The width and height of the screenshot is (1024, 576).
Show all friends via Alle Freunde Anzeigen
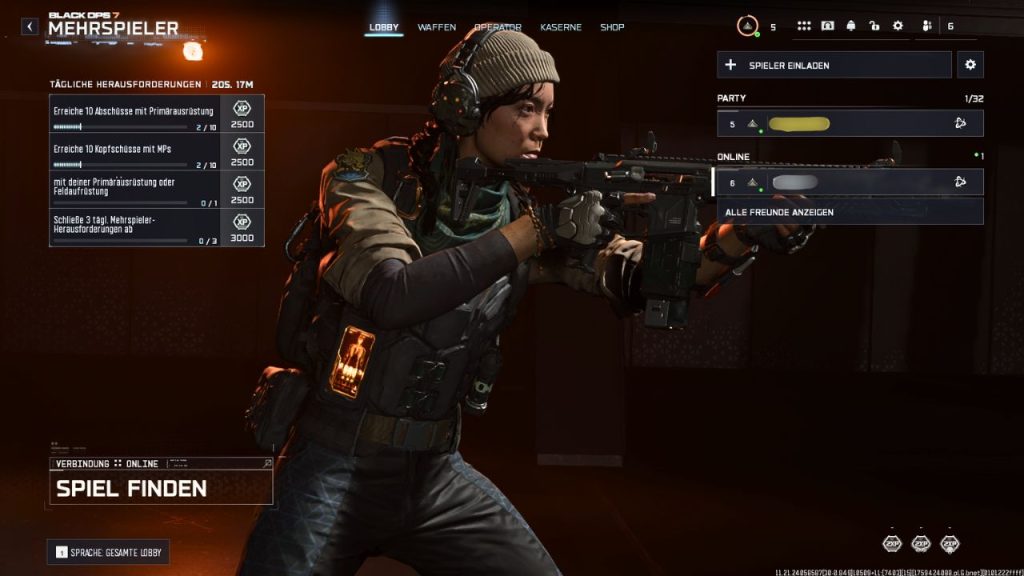click(850, 212)
